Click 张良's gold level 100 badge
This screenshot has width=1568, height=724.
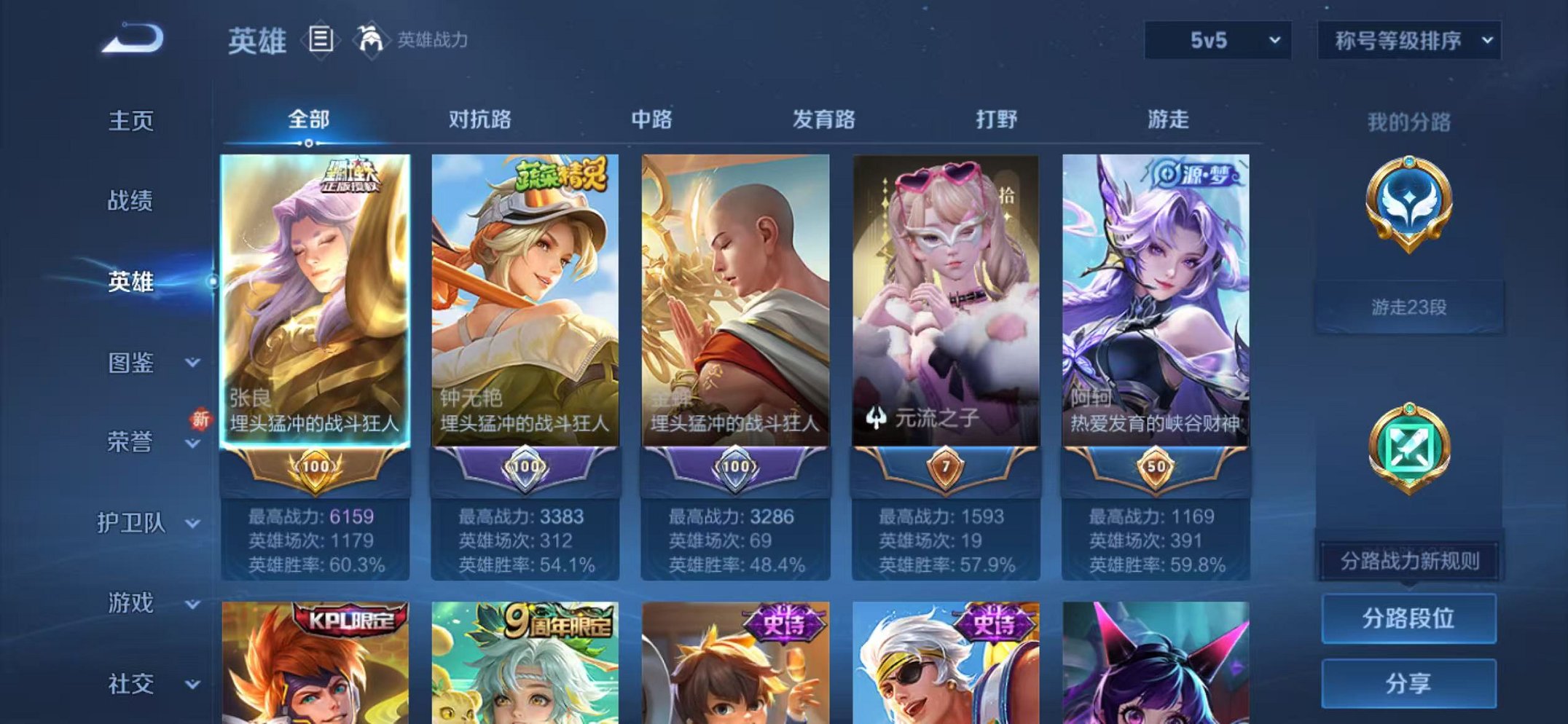316,464
